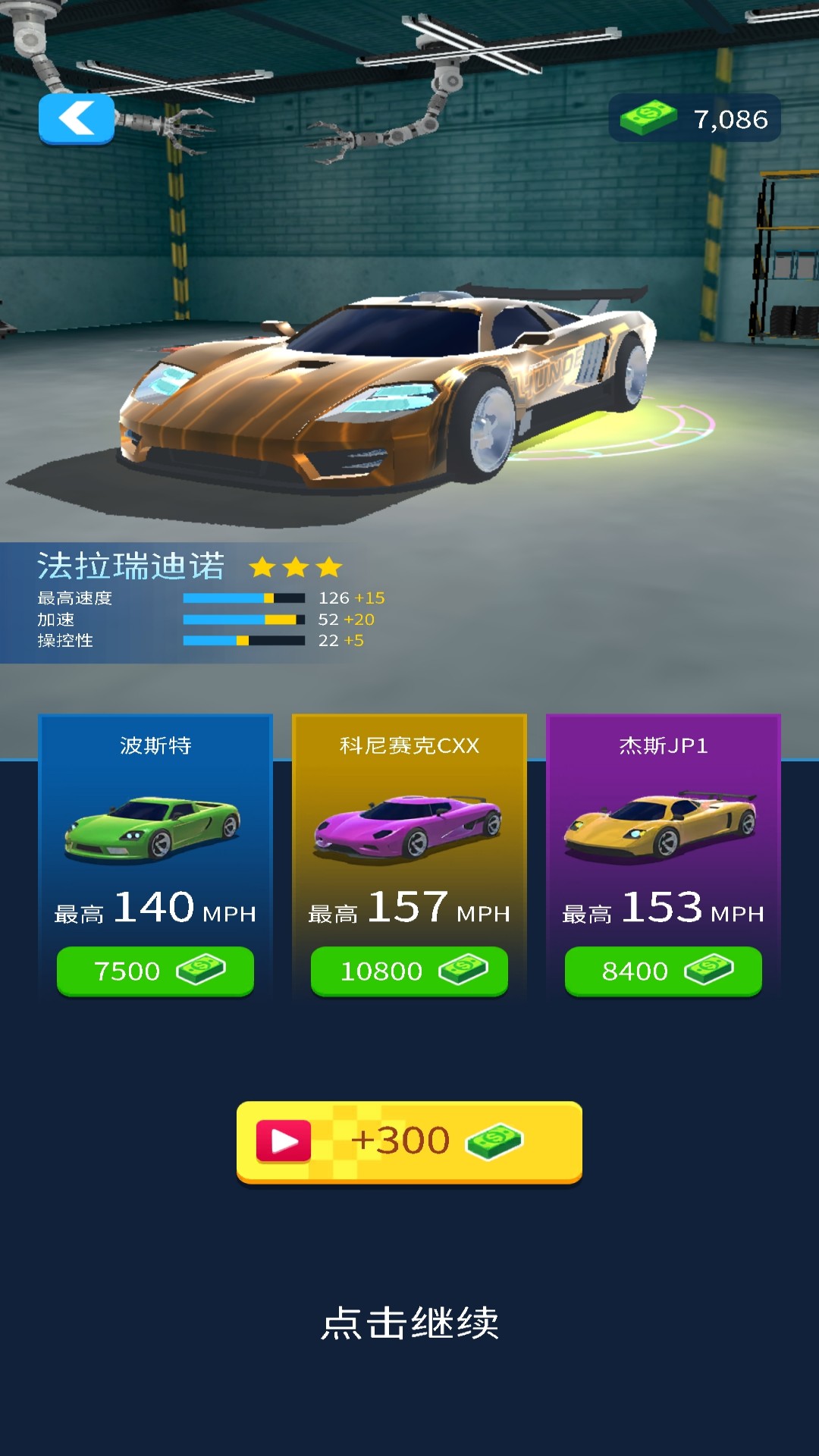Watch the video ad for +300 cash
The width and height of the screenshot is (819, 1456).
[x=409, y=1141]
